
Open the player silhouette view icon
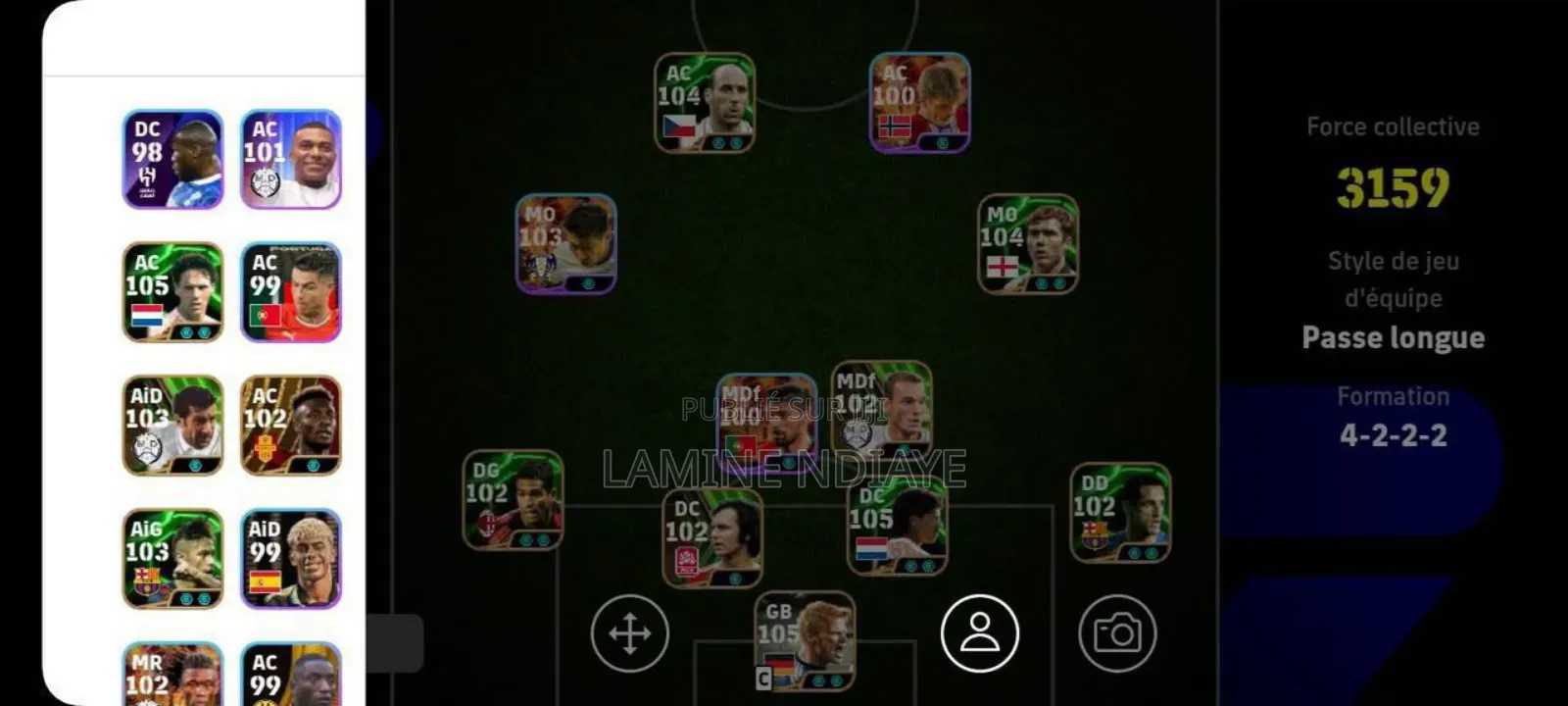coord(978,632)
